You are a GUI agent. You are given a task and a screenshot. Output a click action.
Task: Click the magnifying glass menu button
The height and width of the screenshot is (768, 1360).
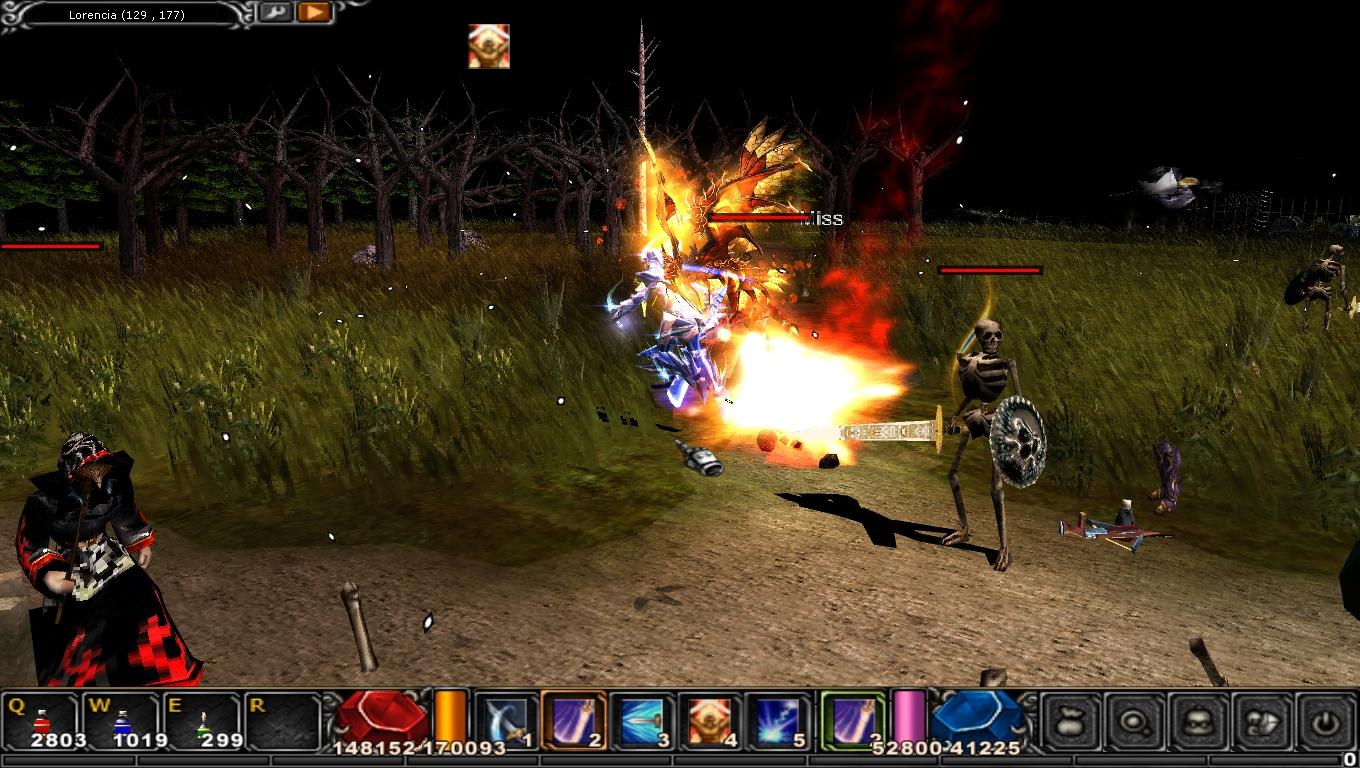[1135, 720]
